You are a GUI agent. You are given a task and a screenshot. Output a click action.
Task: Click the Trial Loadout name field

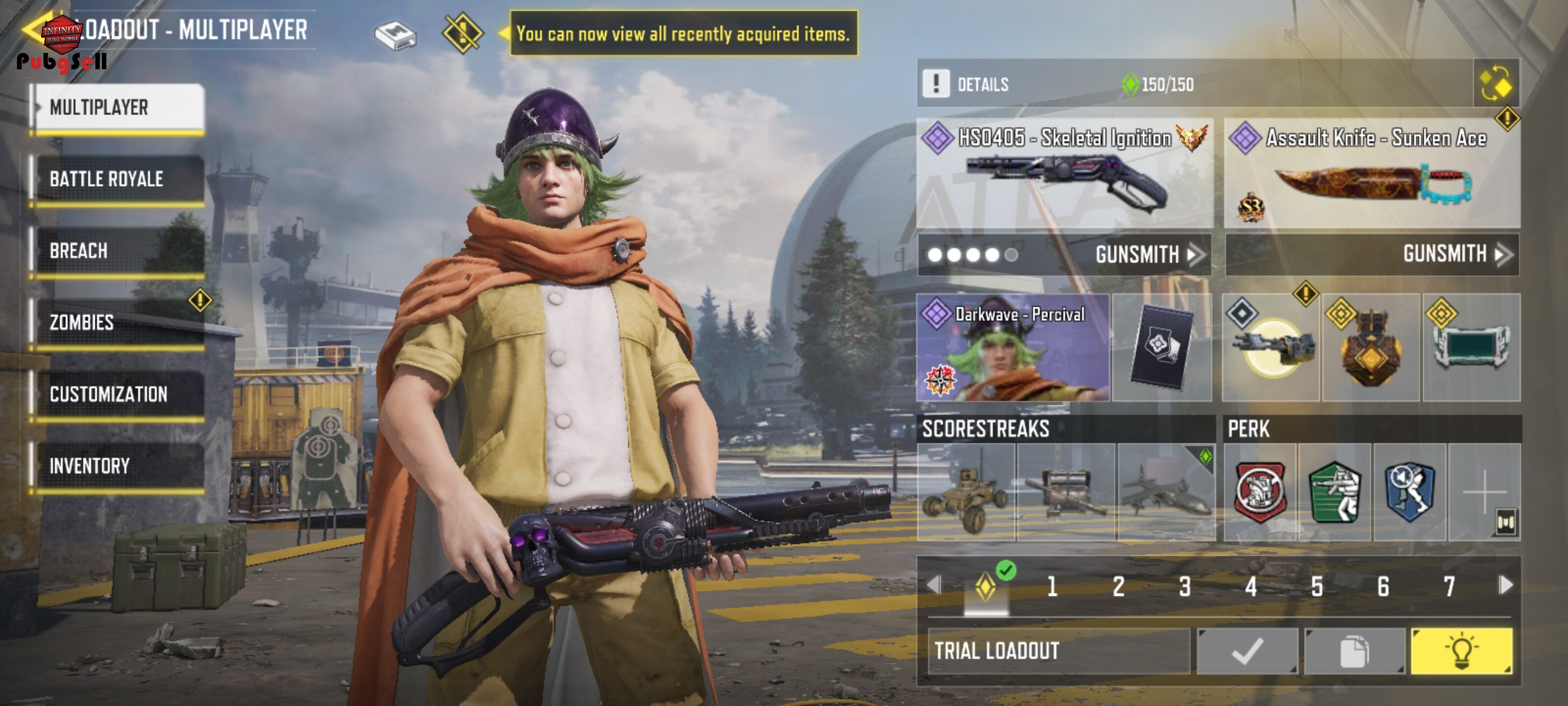click(1058, 651)
